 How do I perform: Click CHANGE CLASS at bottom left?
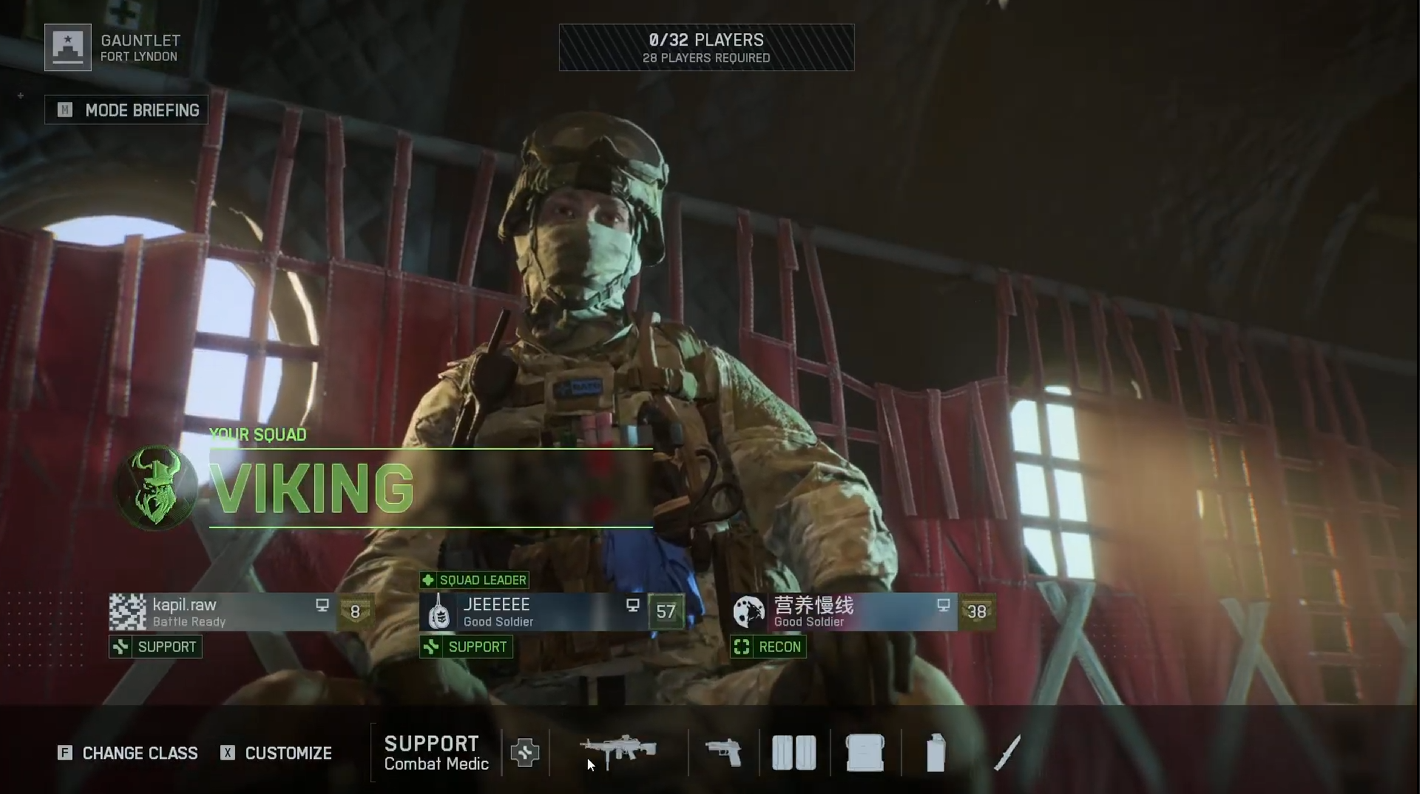coord(127,753)
